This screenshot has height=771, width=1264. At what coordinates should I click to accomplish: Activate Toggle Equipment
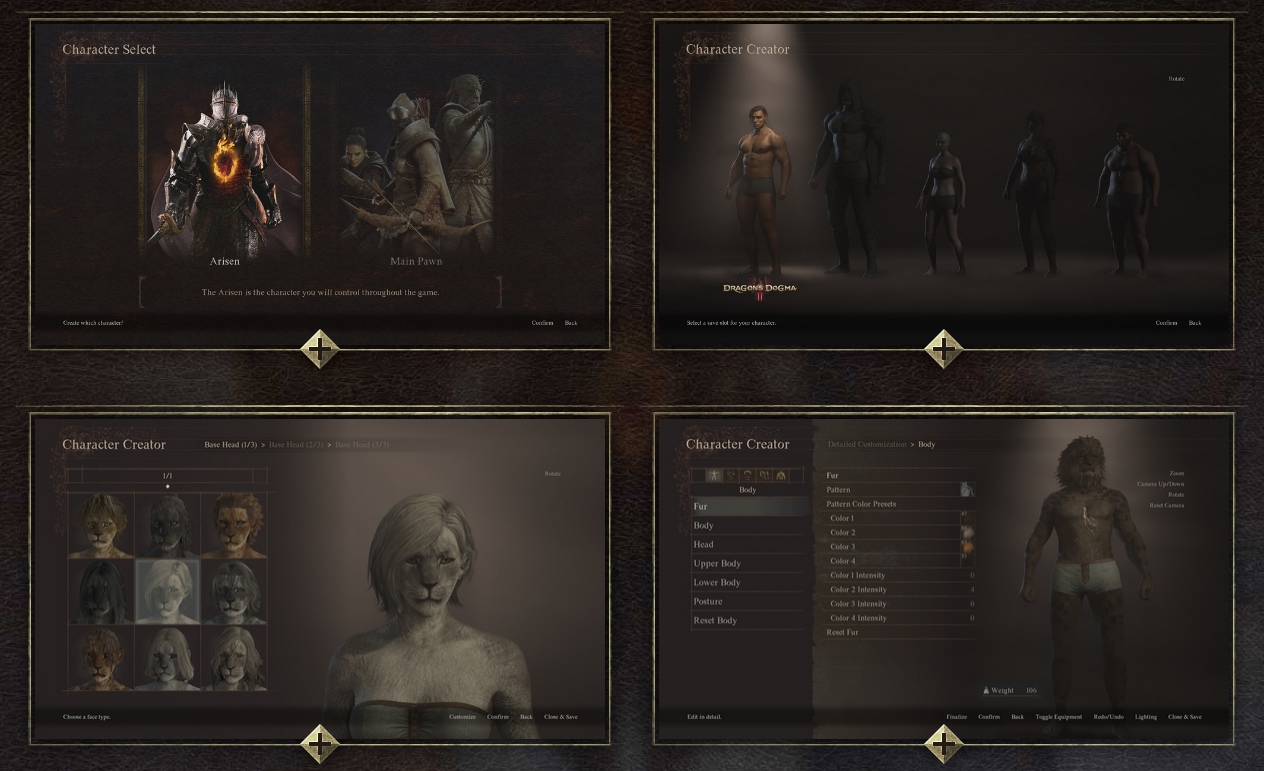click(x=1058, y=717)
